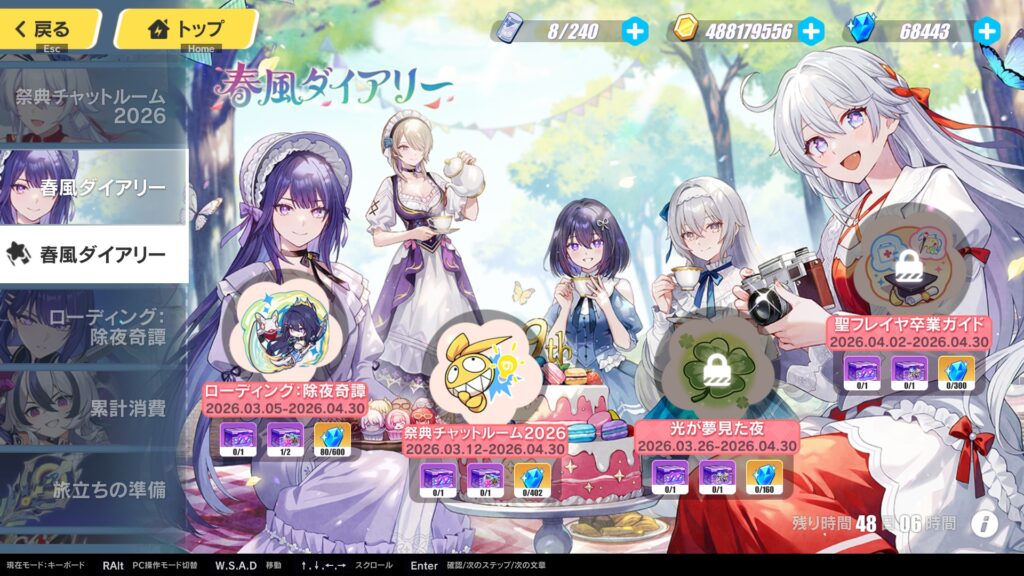Open the info button by the remaining time
1024x576 pixels.
point(985,523)
